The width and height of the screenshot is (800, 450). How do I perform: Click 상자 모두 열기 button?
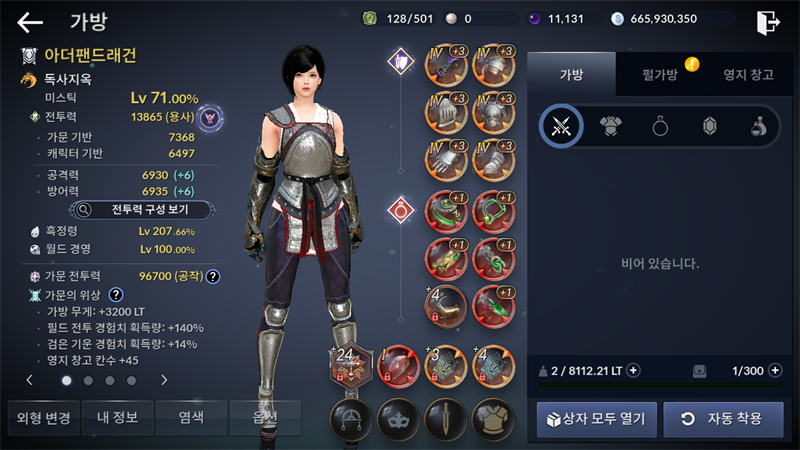(597, 419)
